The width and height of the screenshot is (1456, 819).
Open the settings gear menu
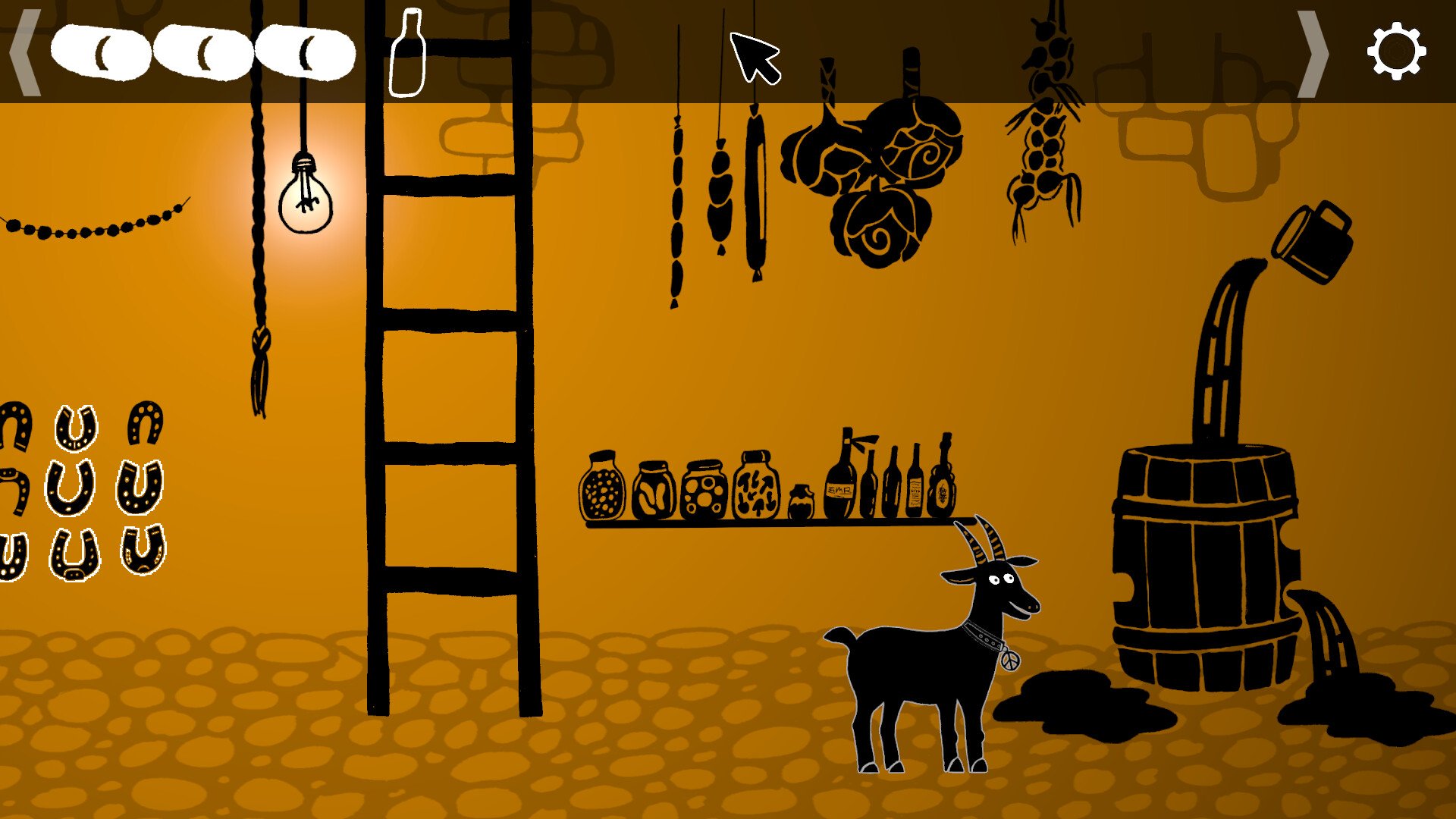1396,52
